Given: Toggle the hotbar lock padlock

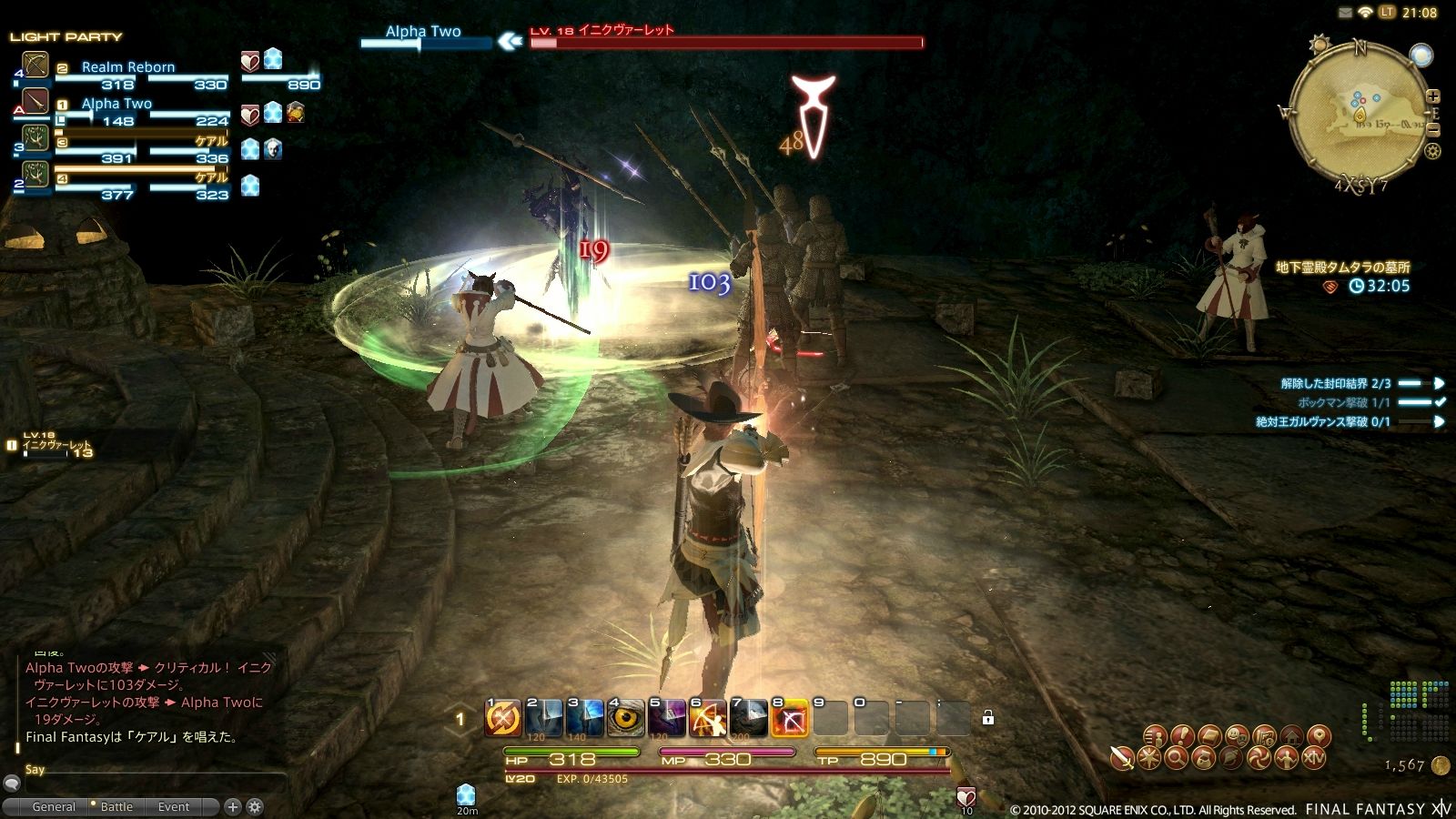Looking at the screenshot, I should (988, 720).
